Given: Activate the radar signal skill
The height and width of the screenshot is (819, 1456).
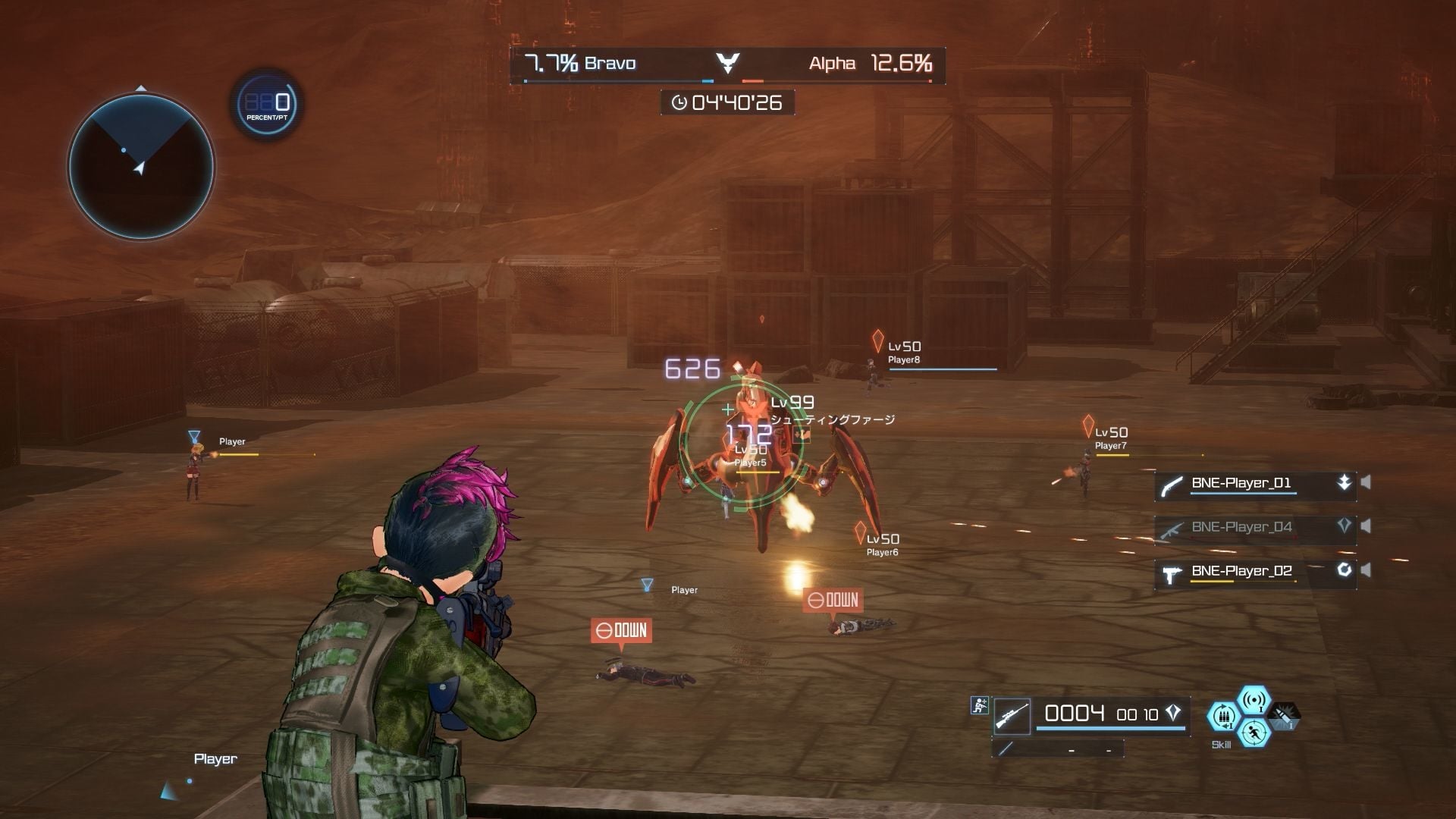Looking at the screenshot, I should [x=1254, y=699].
